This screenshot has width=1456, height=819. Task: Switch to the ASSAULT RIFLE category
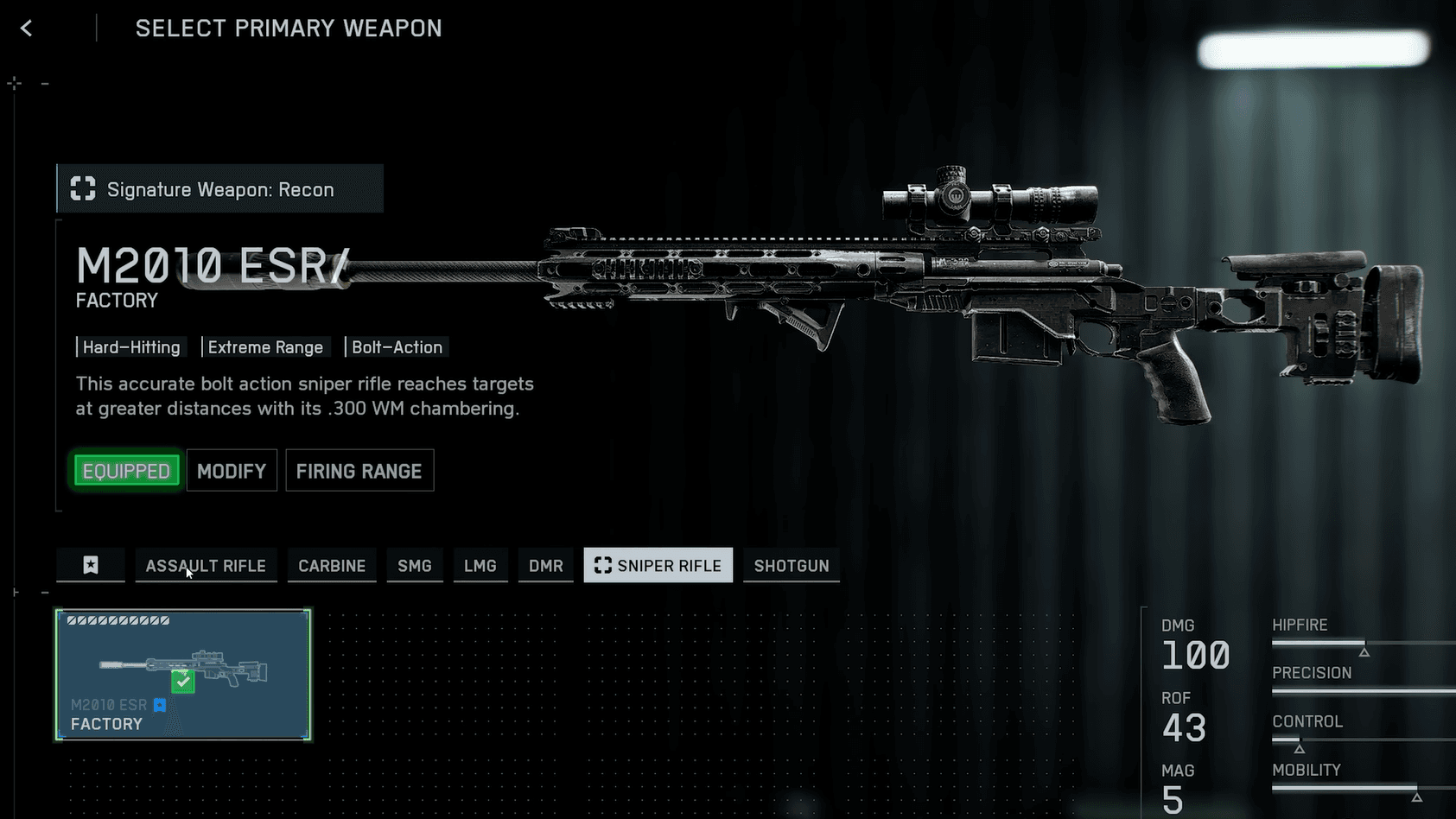206,566
